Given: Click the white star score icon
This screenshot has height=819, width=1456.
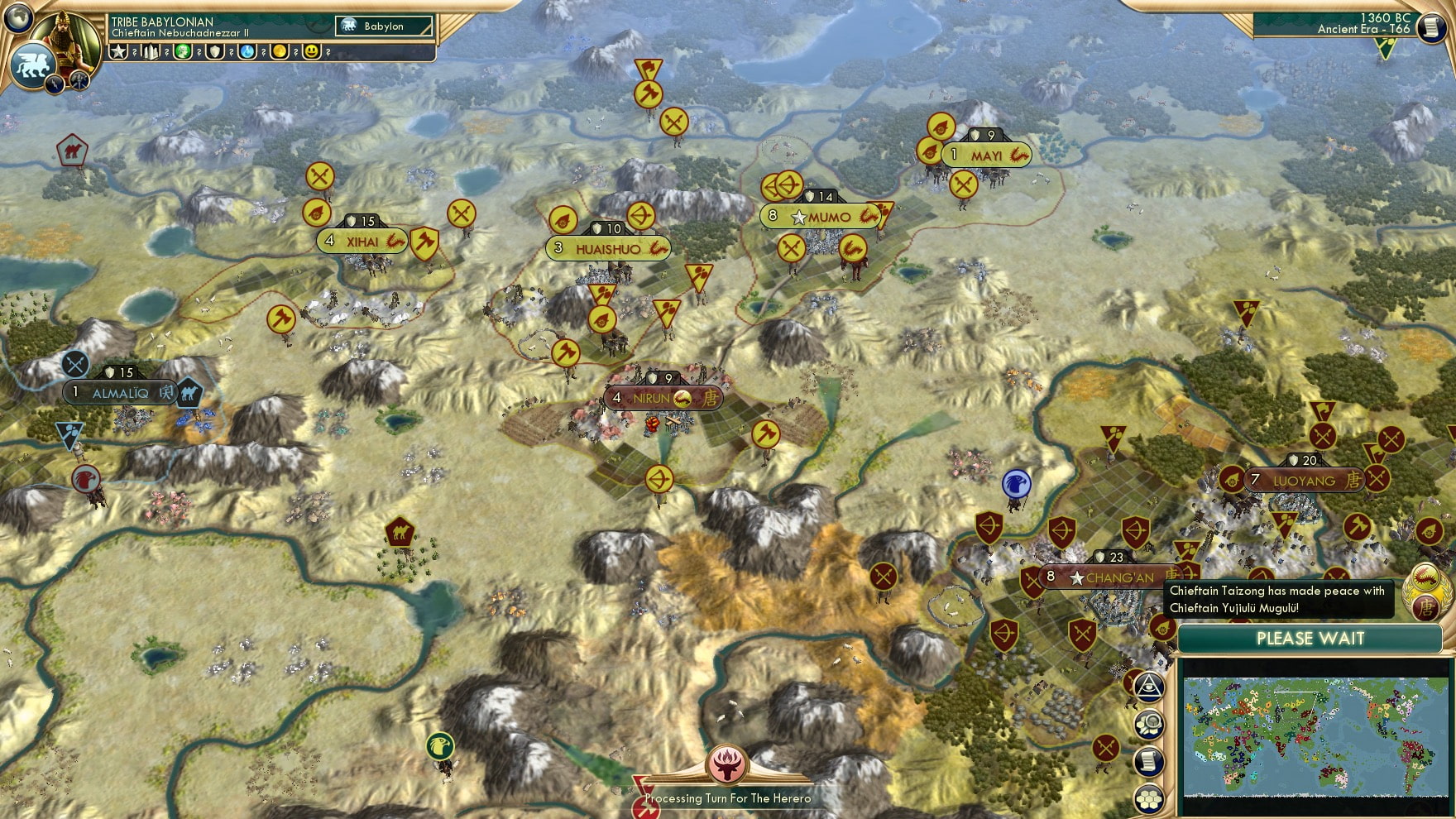Looking at the screenshot, I should 119,51.
